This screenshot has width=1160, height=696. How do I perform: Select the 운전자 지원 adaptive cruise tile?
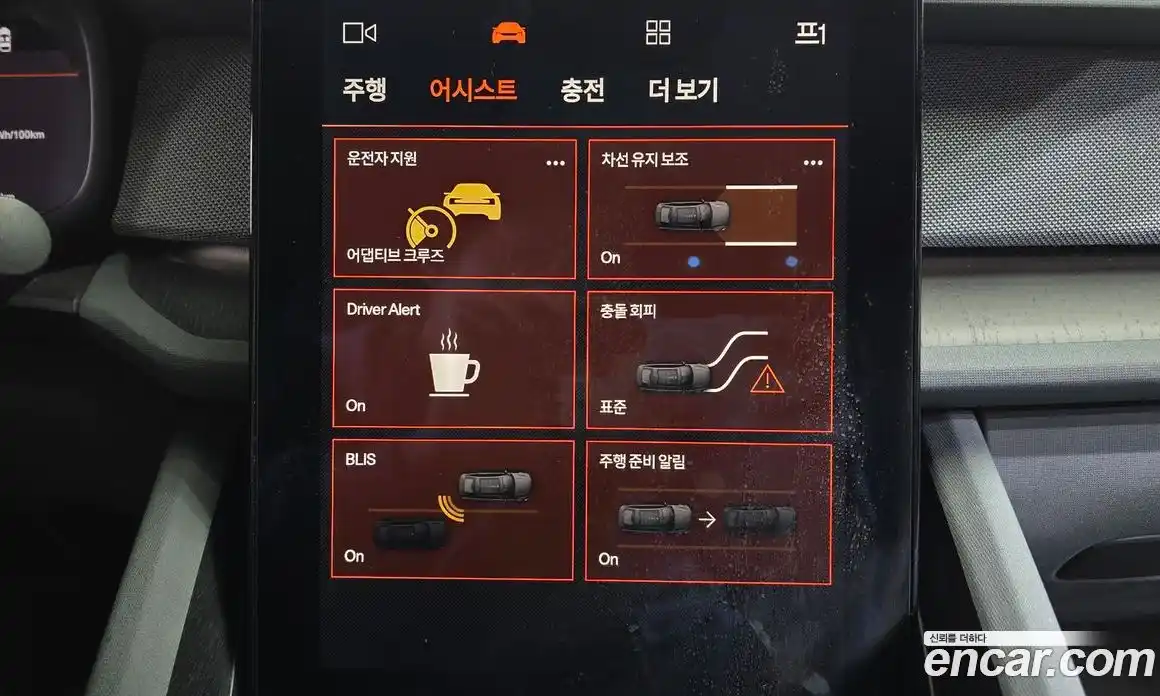pyautogui.click(x=454, y=210)
